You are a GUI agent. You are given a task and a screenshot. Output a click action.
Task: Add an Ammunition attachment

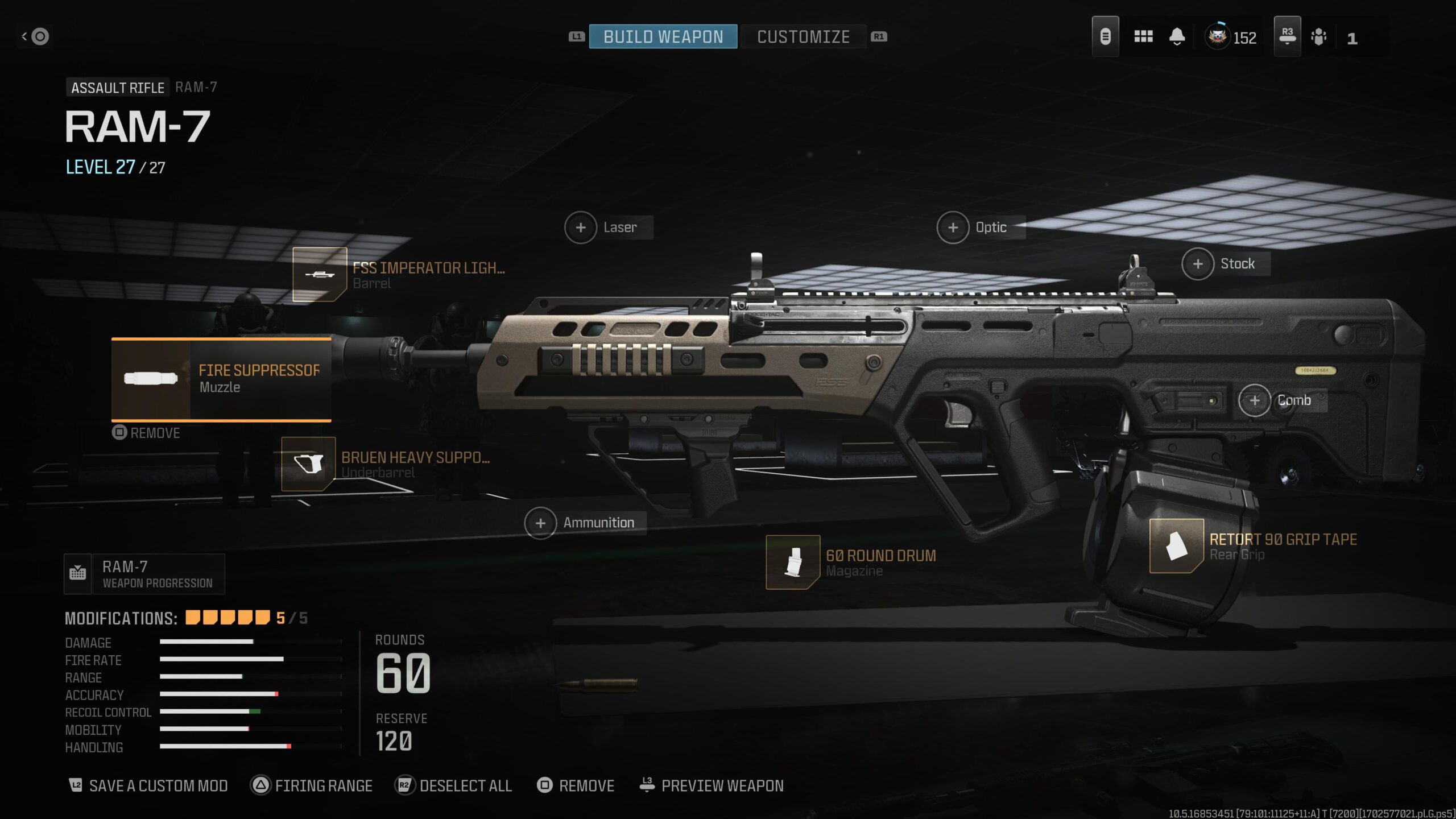point(540,523)
